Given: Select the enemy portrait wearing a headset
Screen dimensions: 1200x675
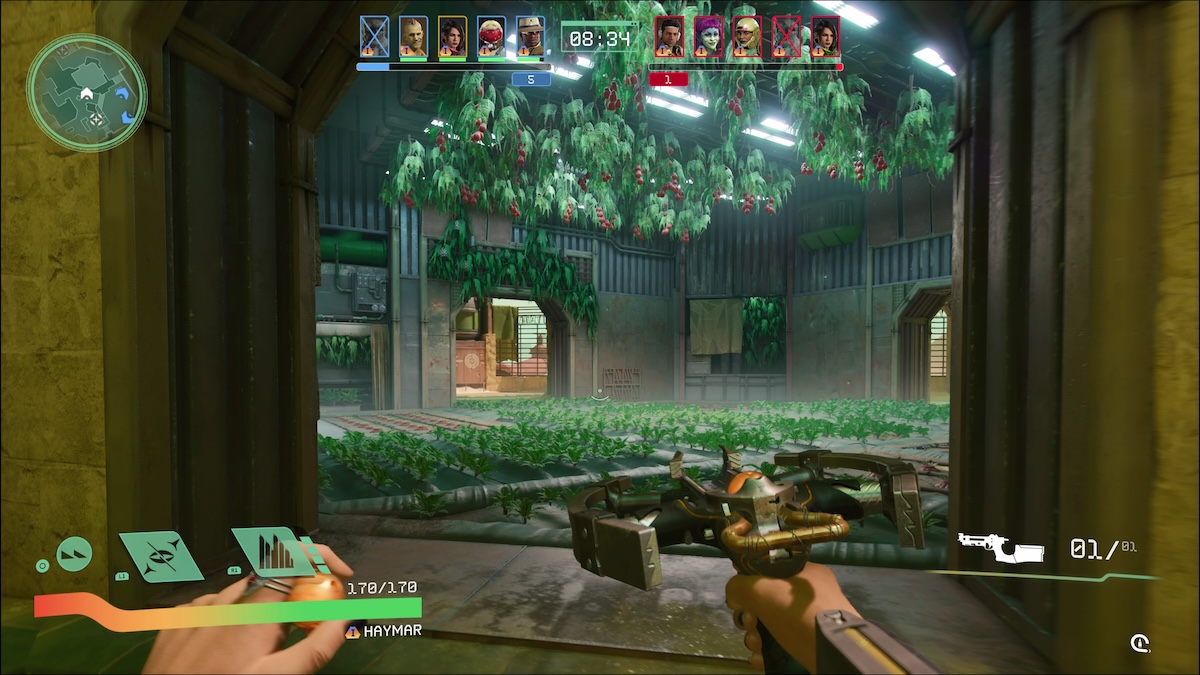Looking at the screenshot, I should pyautogui.click(x=669, y=37).
